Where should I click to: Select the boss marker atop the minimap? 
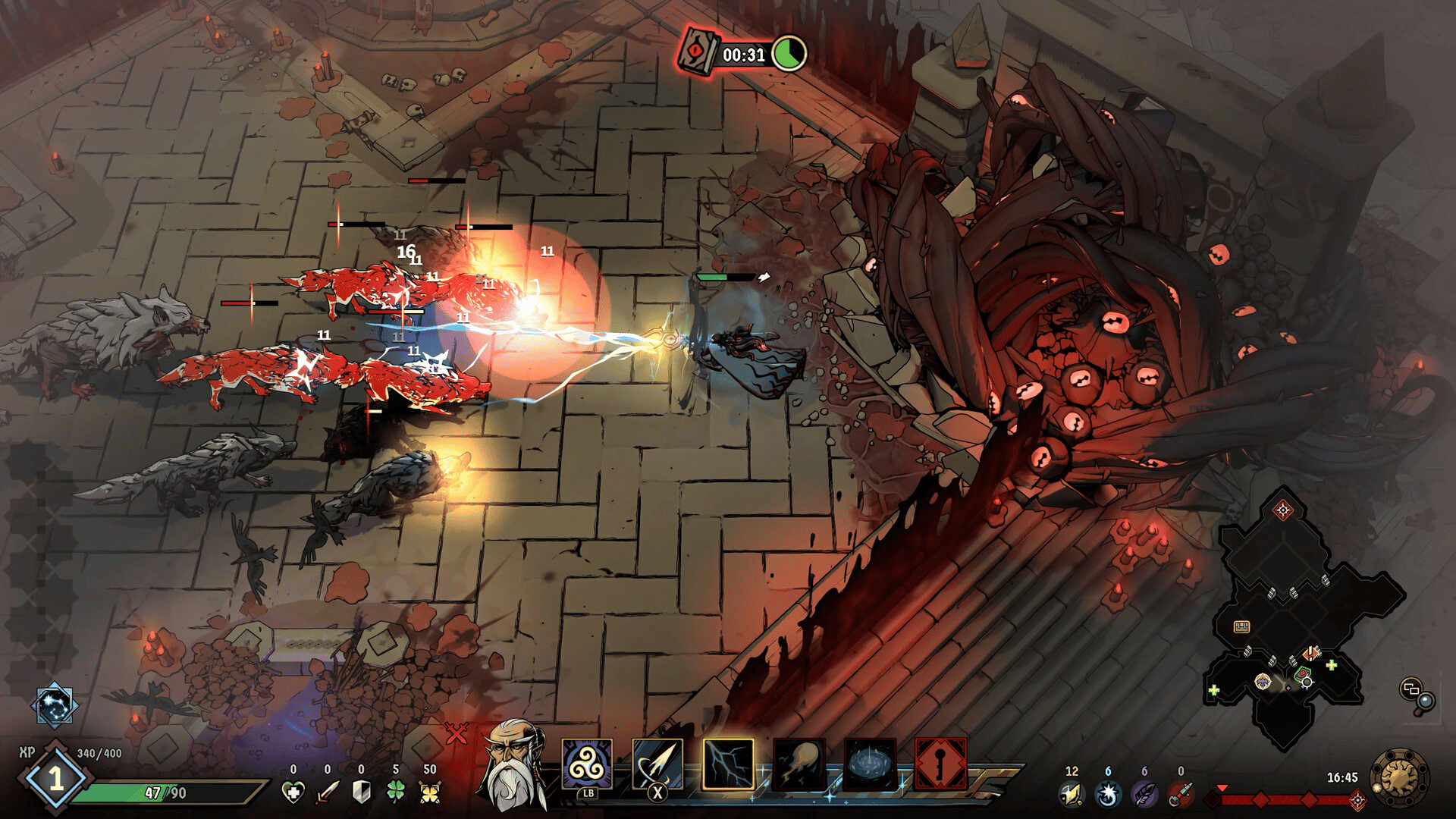click(x=1283, y=510)
